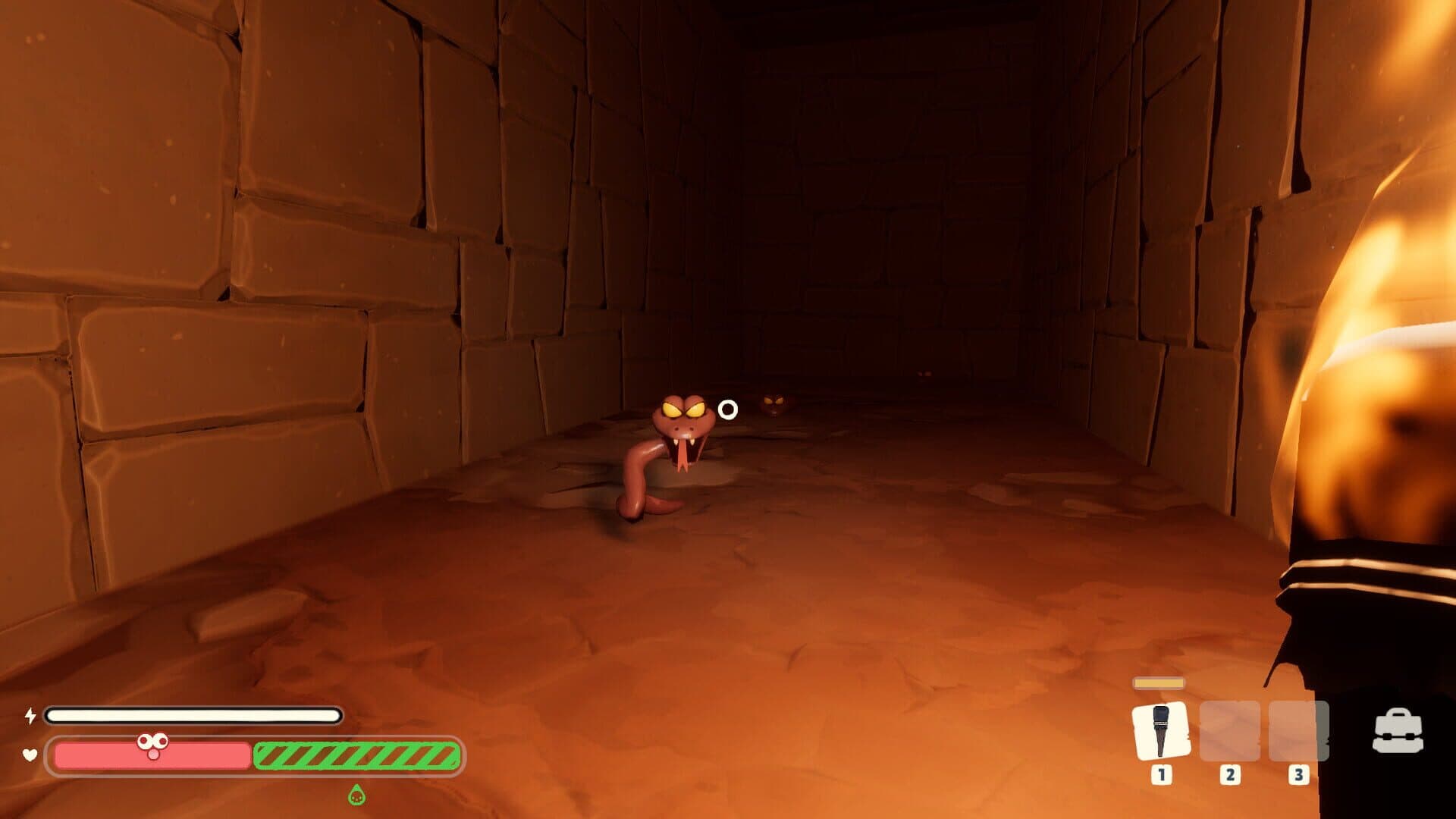Screen dimensions: 1456x819
Task: Click the white circular reticle near the snake
Action: tap(727, 410)
